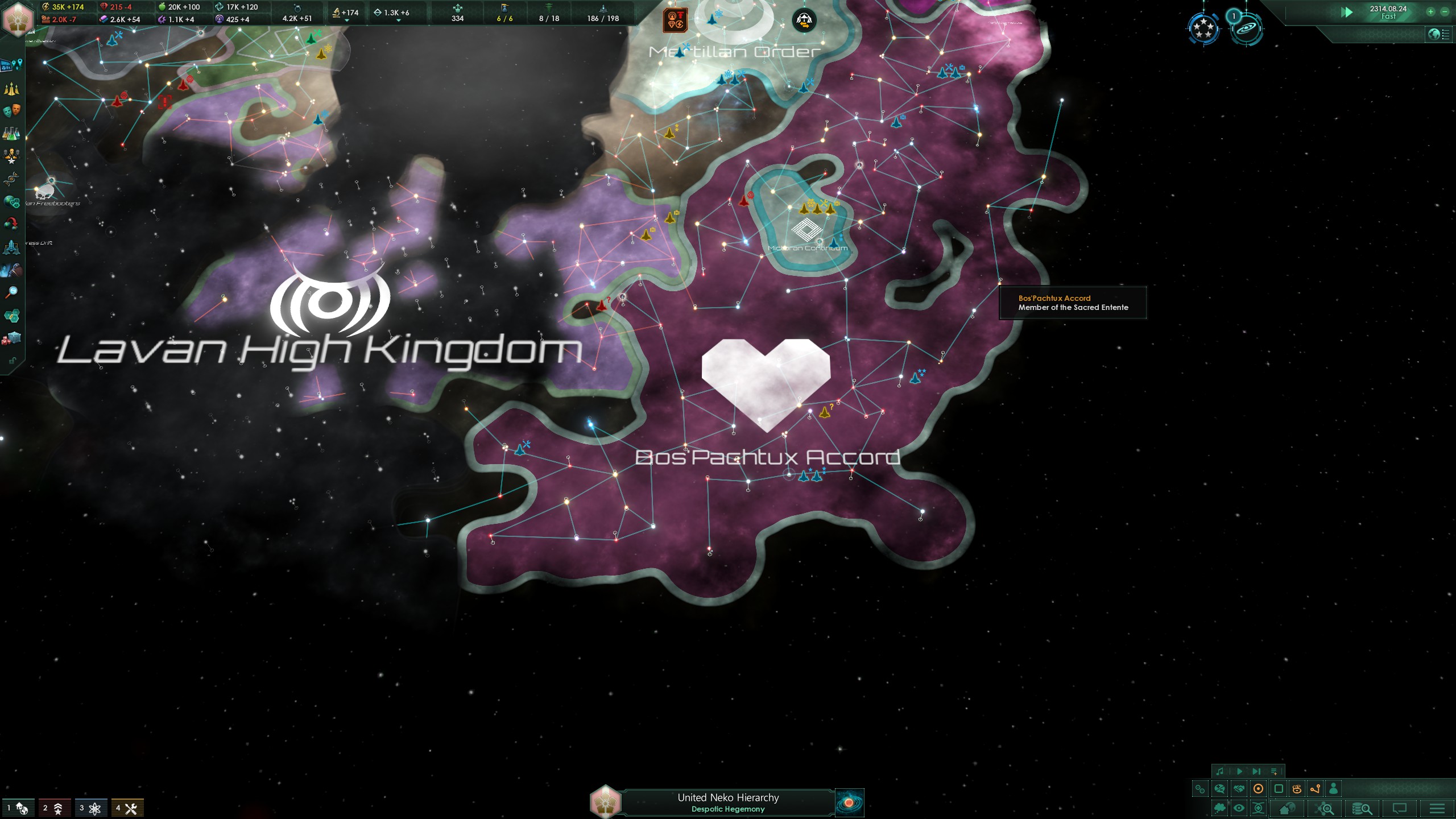
Task: Open the magnifying glass sidebar icon
Action: click(x=11, y=292)
